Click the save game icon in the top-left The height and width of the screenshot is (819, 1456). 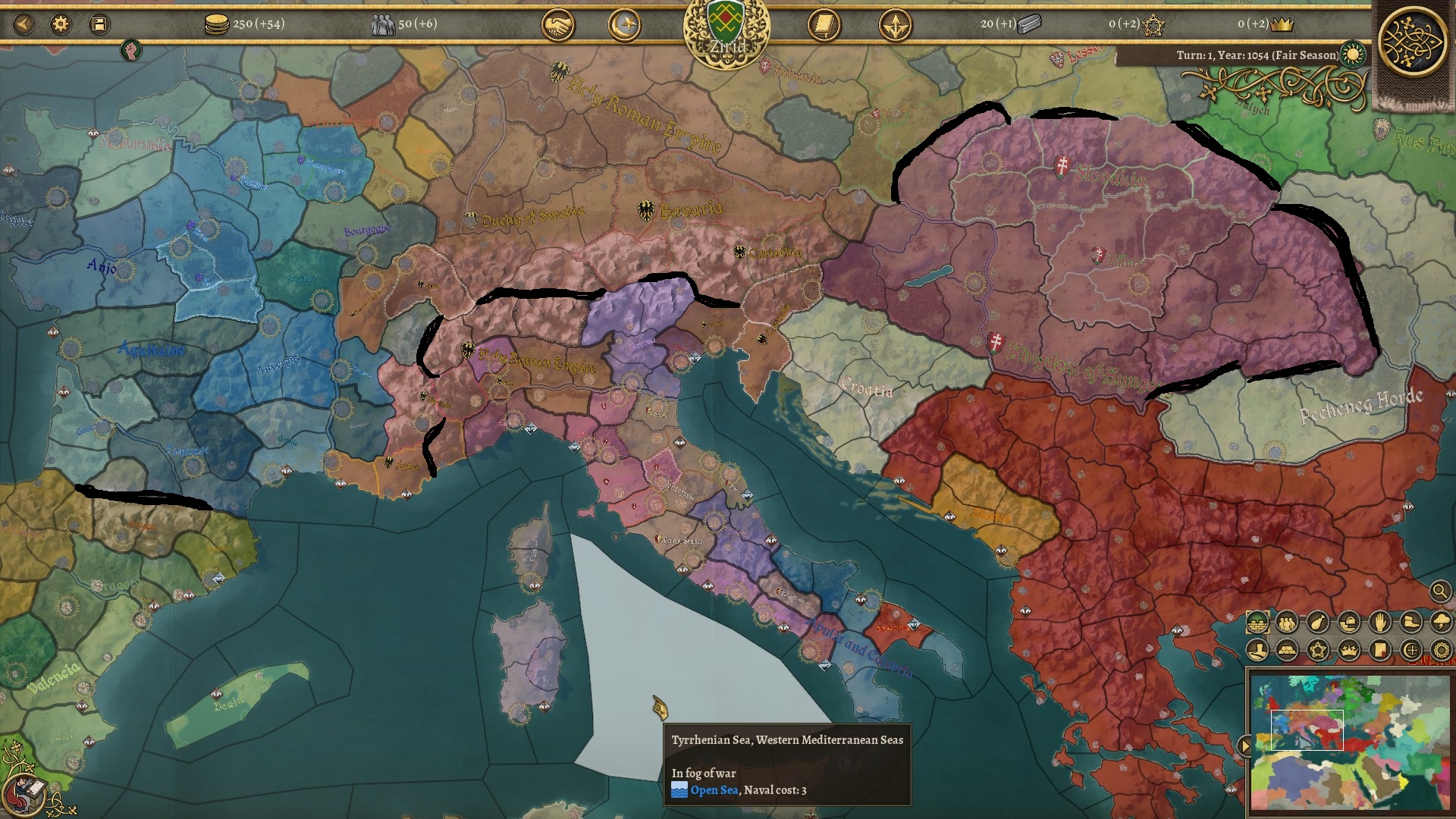[x=99, y=22]
